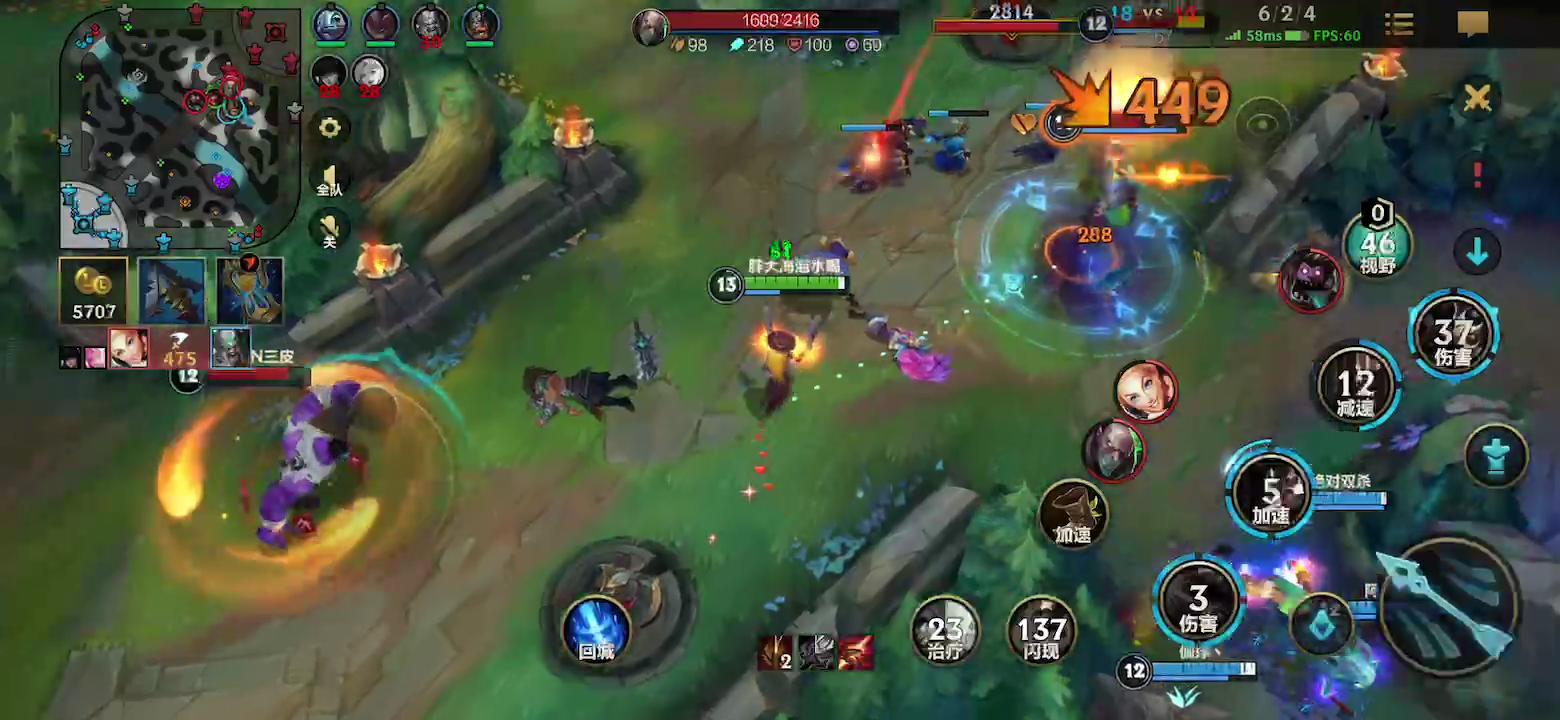The image size is (1560, 720).
Task: Send the red exclamation danger ping
Action: click(x=1477, y=174)
